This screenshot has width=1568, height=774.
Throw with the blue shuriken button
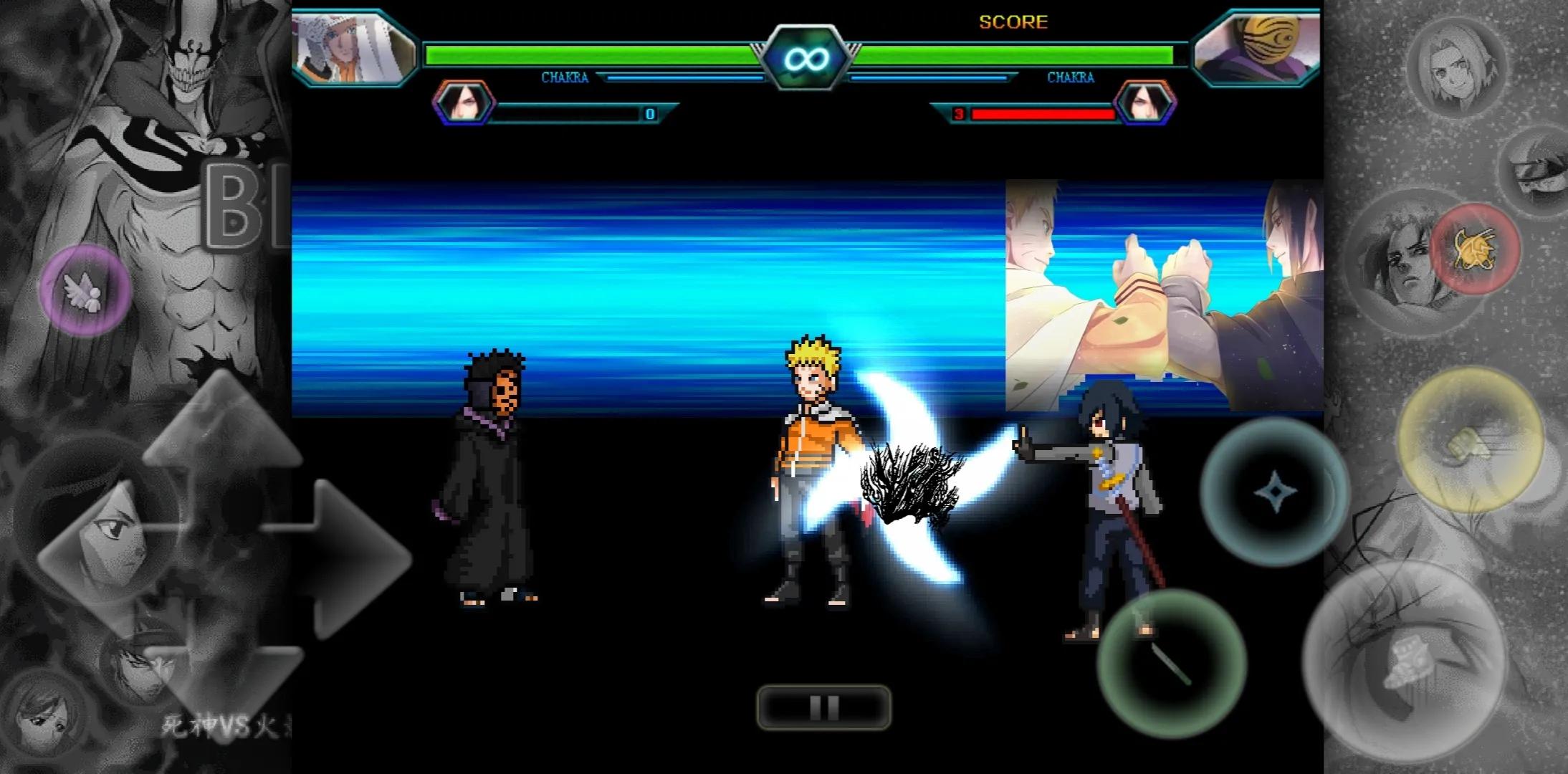tap(1275, 492)
